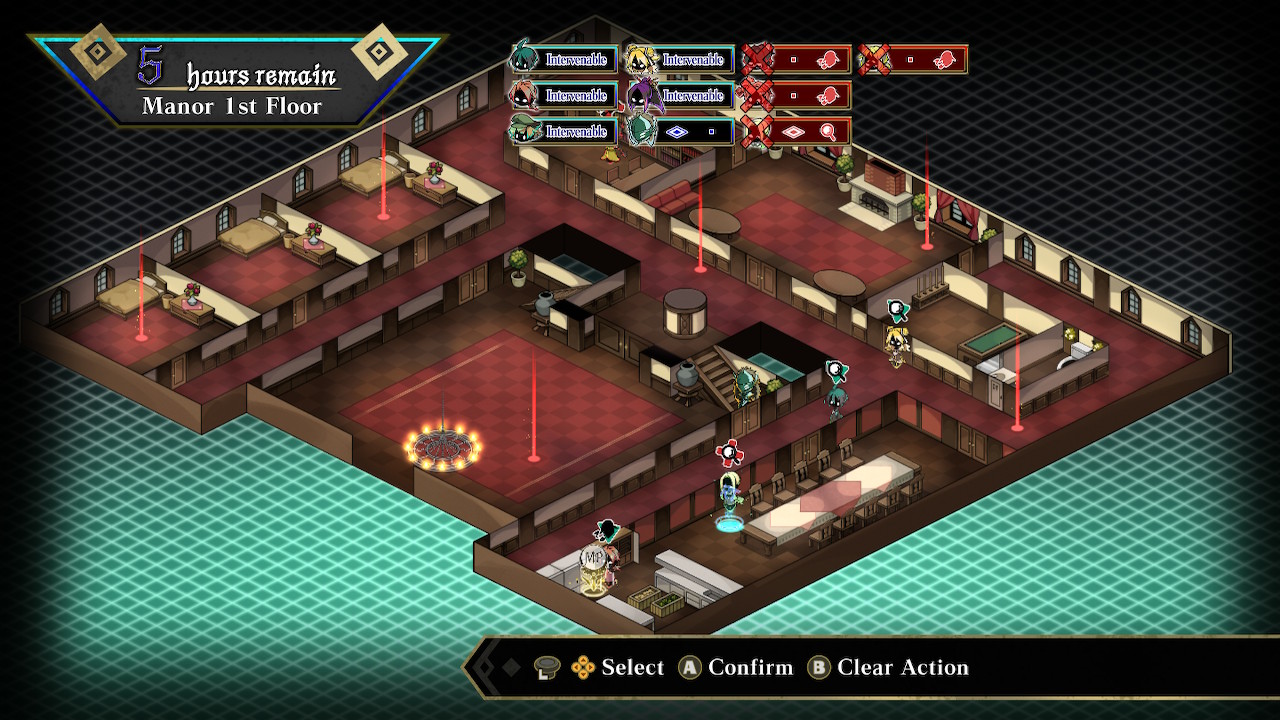Choose the red-haired character's Intervenable entry
The image size is (1280, 720).
click(x=566, y=96)
